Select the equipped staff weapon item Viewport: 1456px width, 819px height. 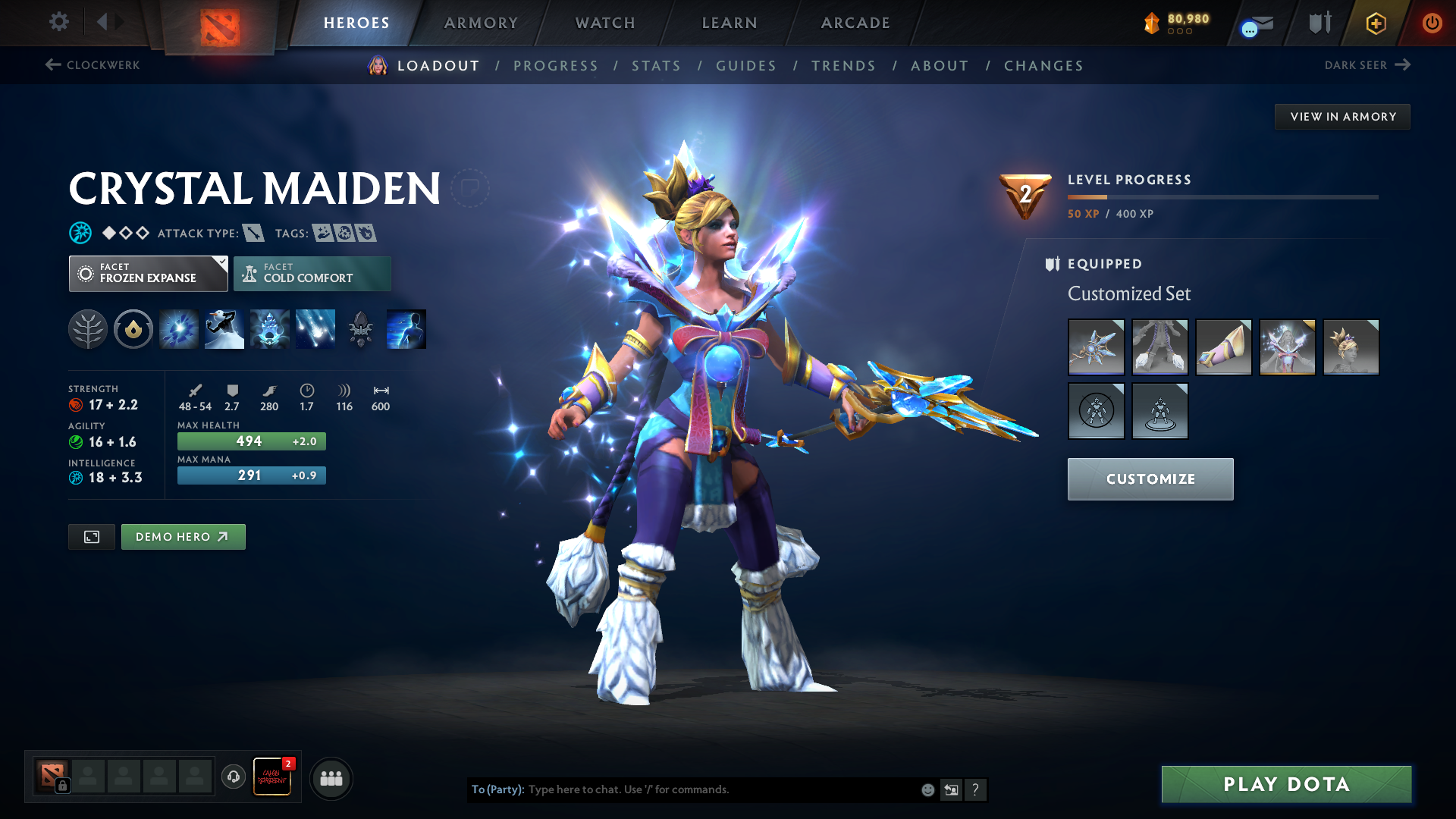click(1096, 347)
